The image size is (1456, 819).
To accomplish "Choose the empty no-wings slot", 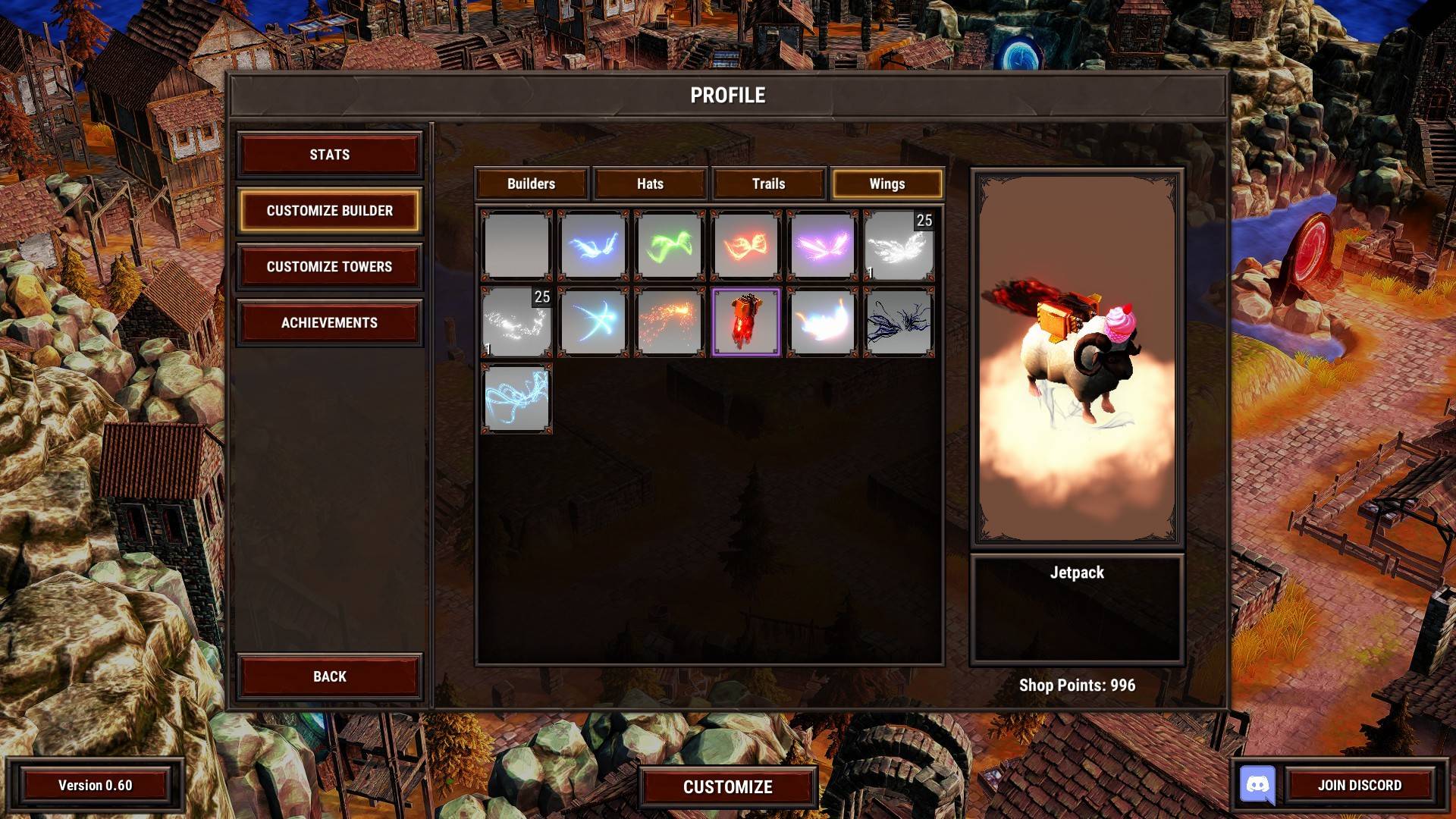I will pos(516,246).
